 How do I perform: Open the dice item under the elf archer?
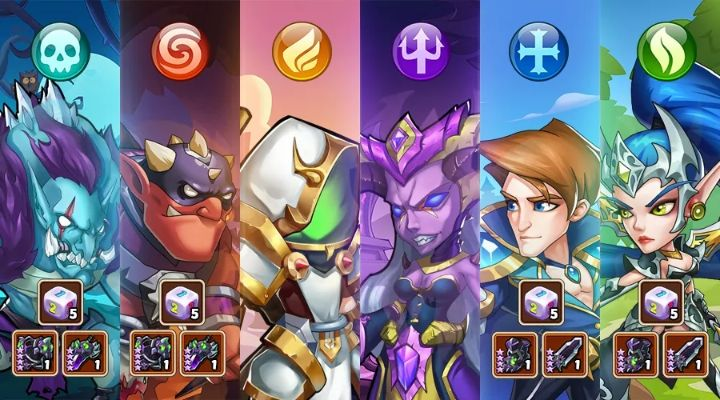661,301
